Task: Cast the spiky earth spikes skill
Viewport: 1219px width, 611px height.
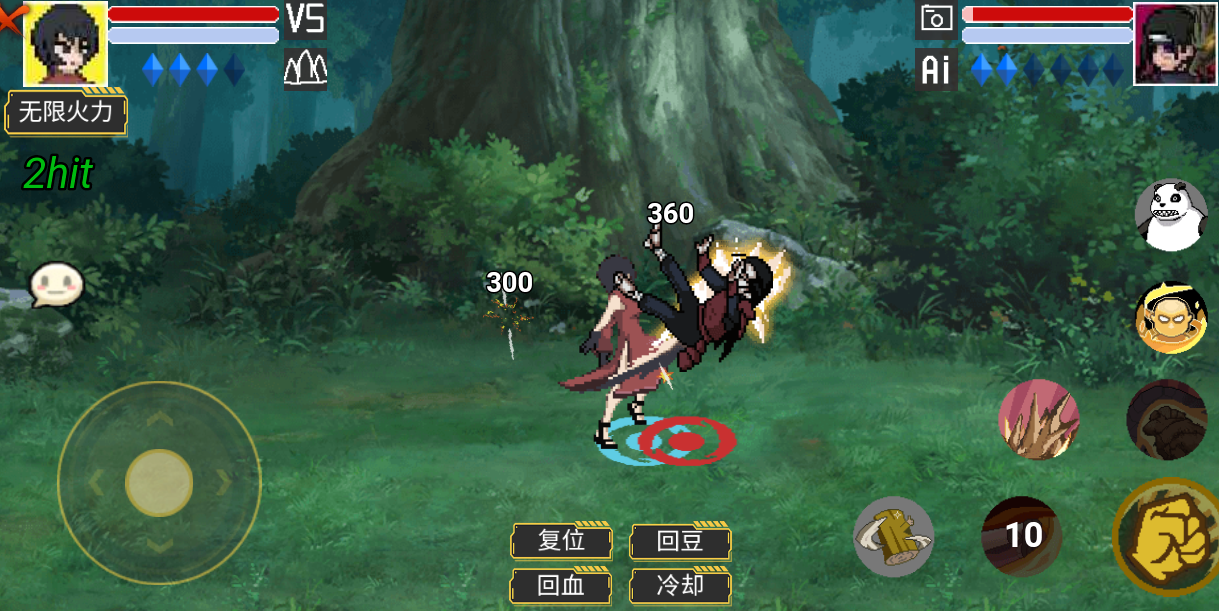Action: click(1039, 420)
